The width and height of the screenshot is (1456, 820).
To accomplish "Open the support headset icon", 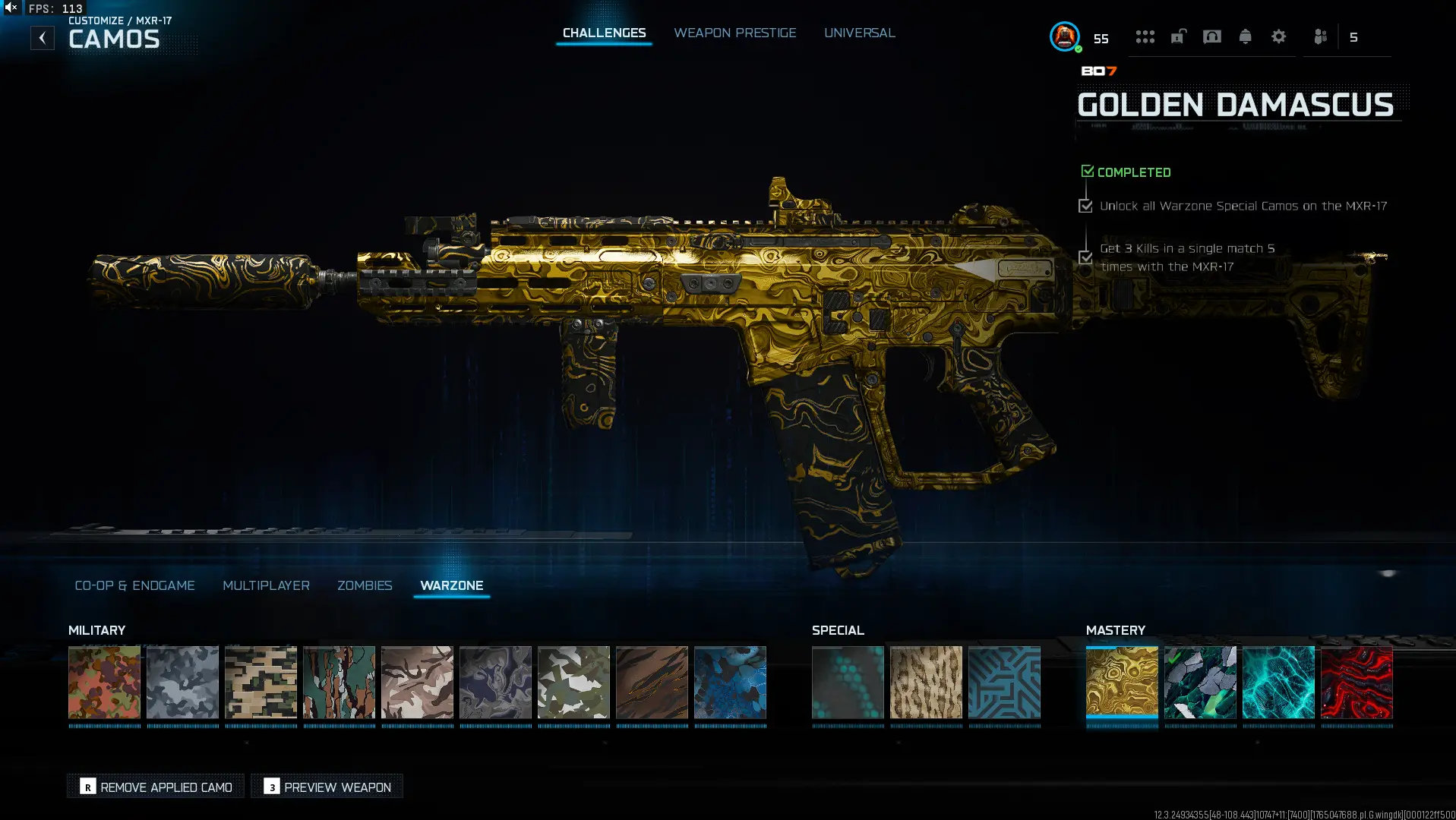I will pos(1211,36).
